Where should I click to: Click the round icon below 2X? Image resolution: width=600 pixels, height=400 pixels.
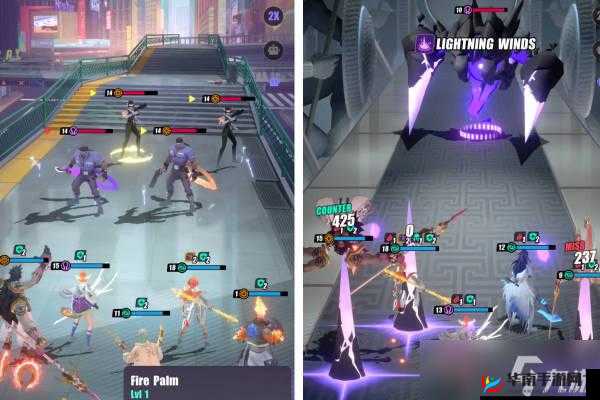(273, 49)
